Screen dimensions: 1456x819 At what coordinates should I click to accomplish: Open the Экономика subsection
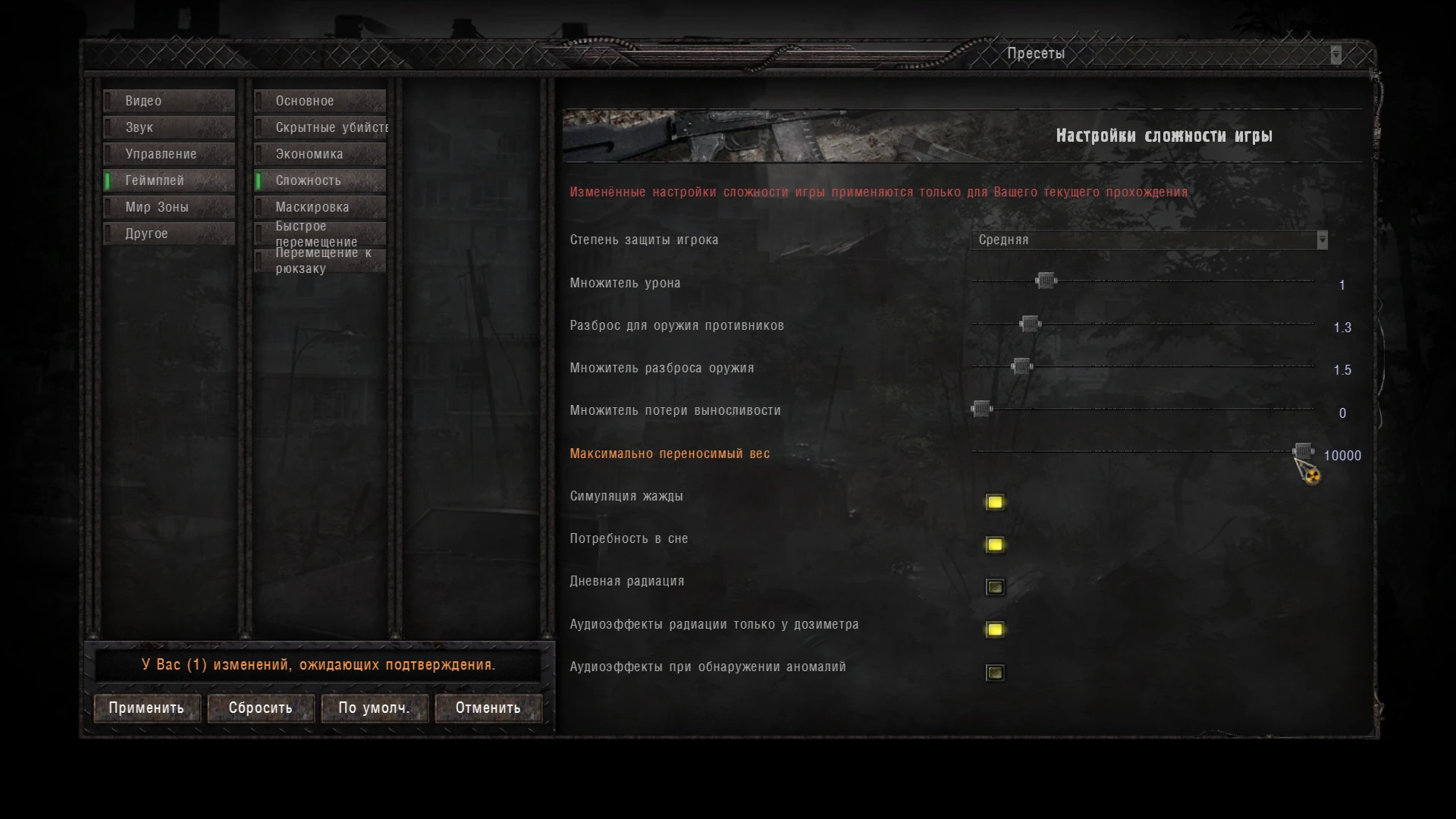(319, 154)
